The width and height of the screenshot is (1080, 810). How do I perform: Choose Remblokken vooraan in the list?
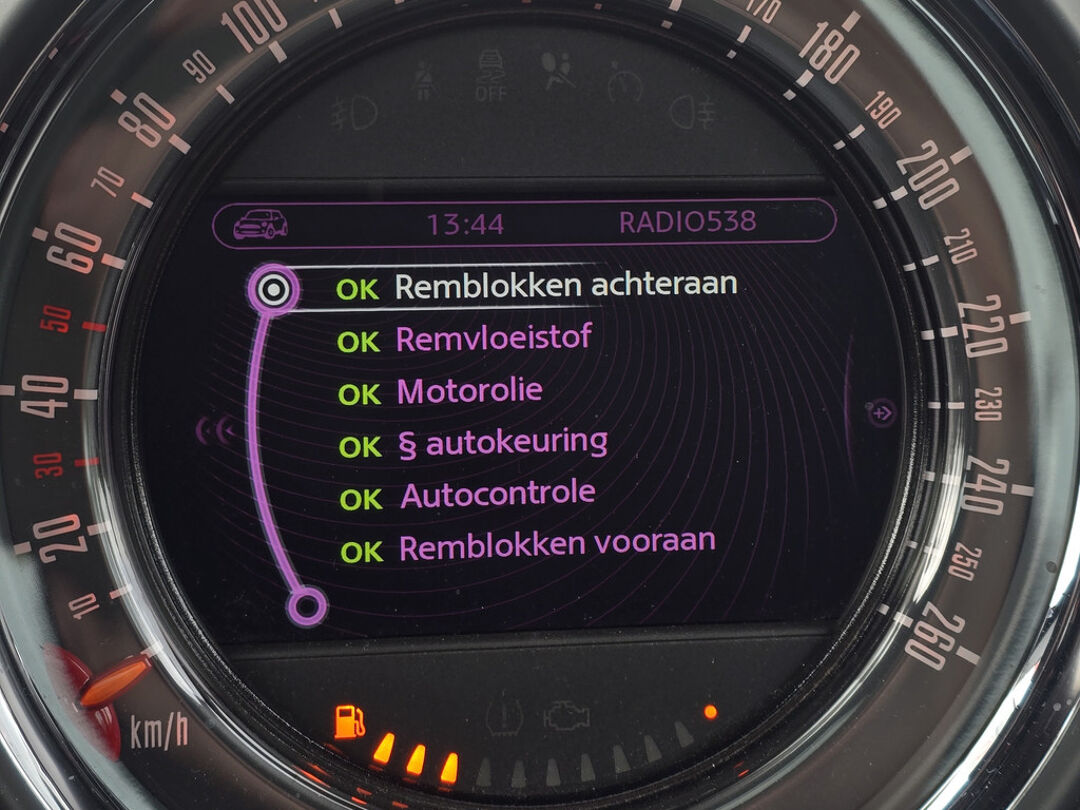pos(556,546)
